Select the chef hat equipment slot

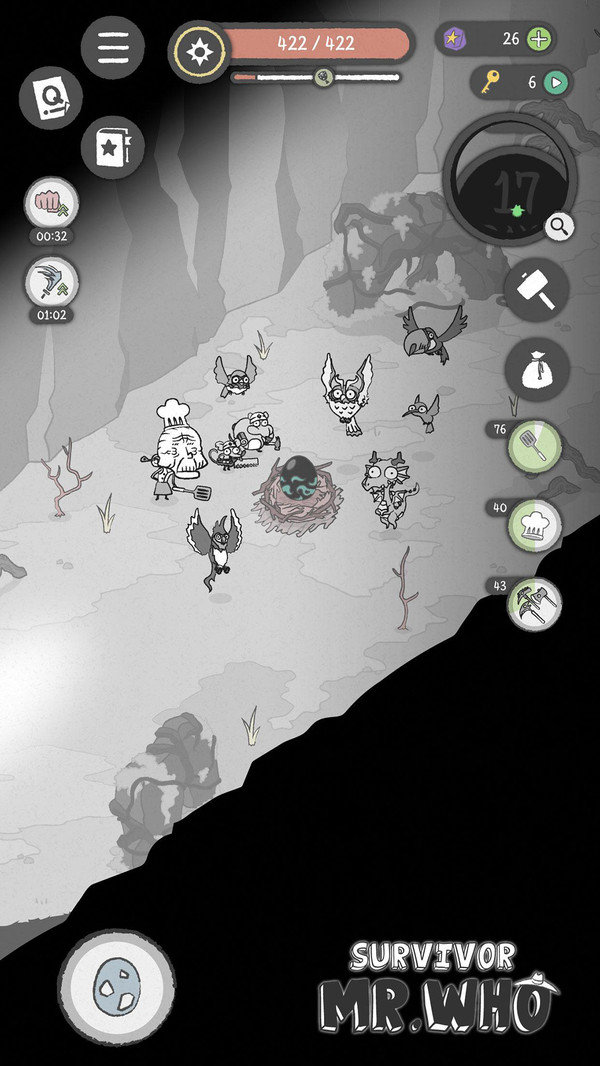[x=534, y=526]
